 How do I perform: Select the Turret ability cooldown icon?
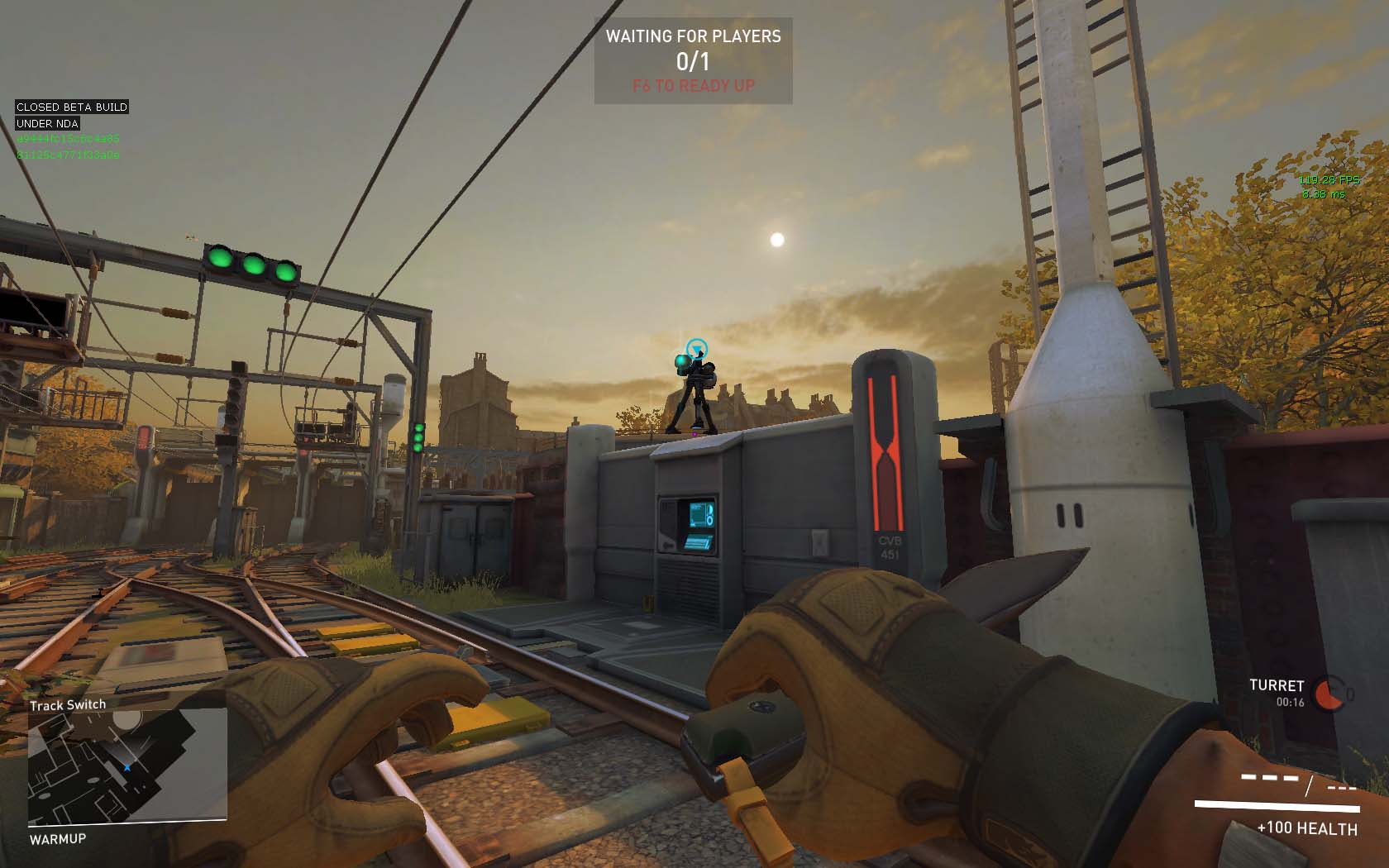click(1330, 694)
